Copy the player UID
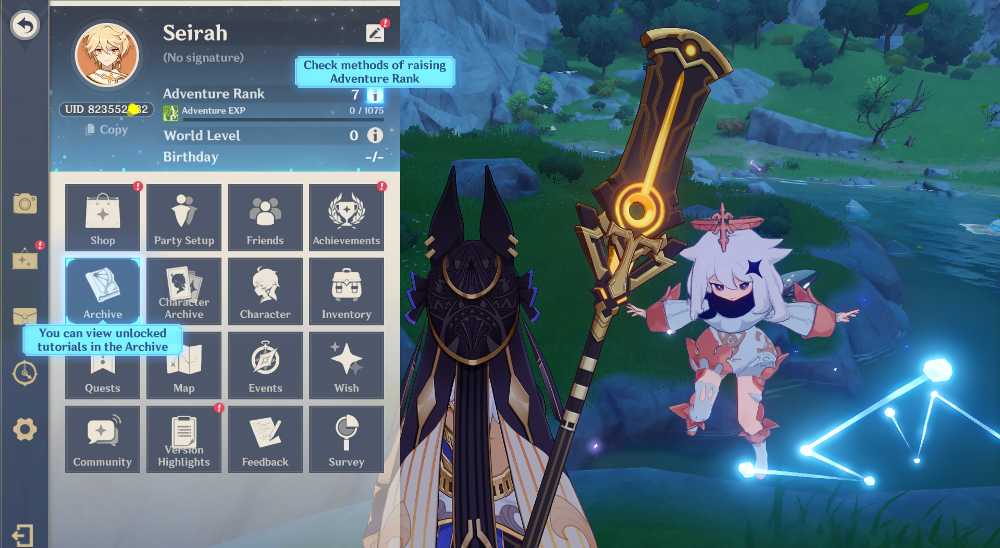The width and height of the screenshot is (1000, 548). (x=107, y=129)
